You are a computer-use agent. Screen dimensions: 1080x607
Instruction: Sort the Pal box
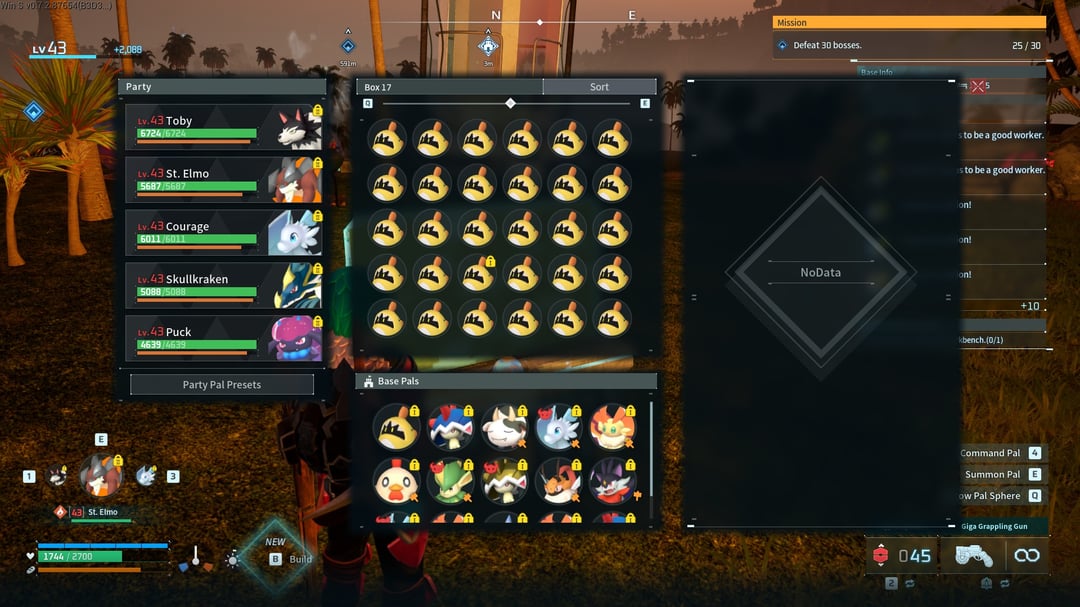599,87
